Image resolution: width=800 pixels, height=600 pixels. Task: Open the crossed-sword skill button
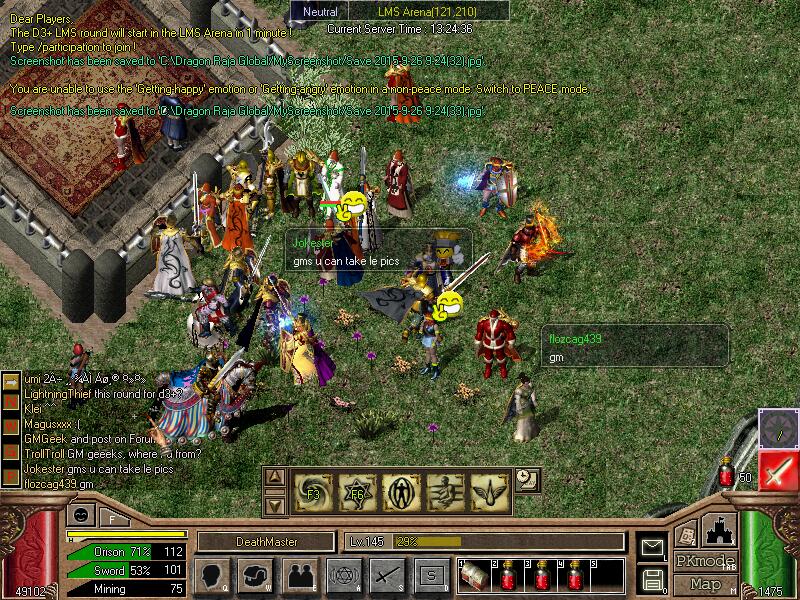(x=386, y=574)
